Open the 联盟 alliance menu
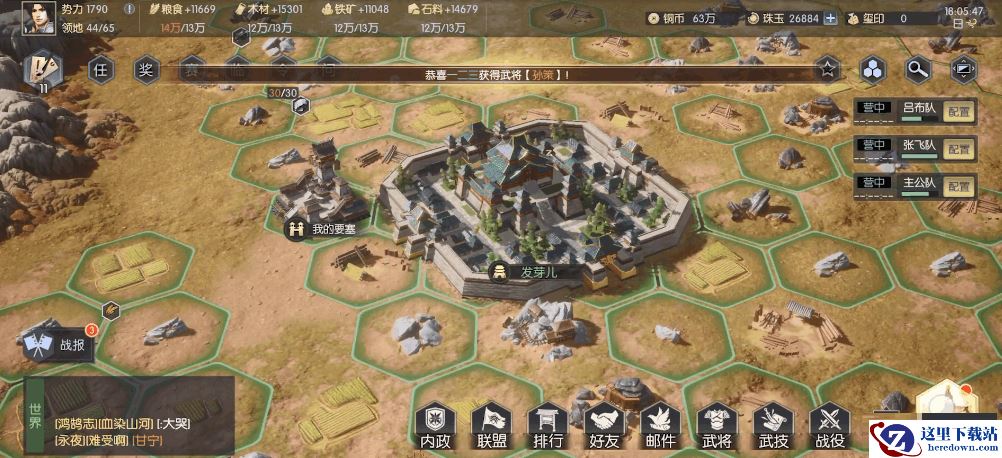This screenshot has height=458, width=1002. 492,425
